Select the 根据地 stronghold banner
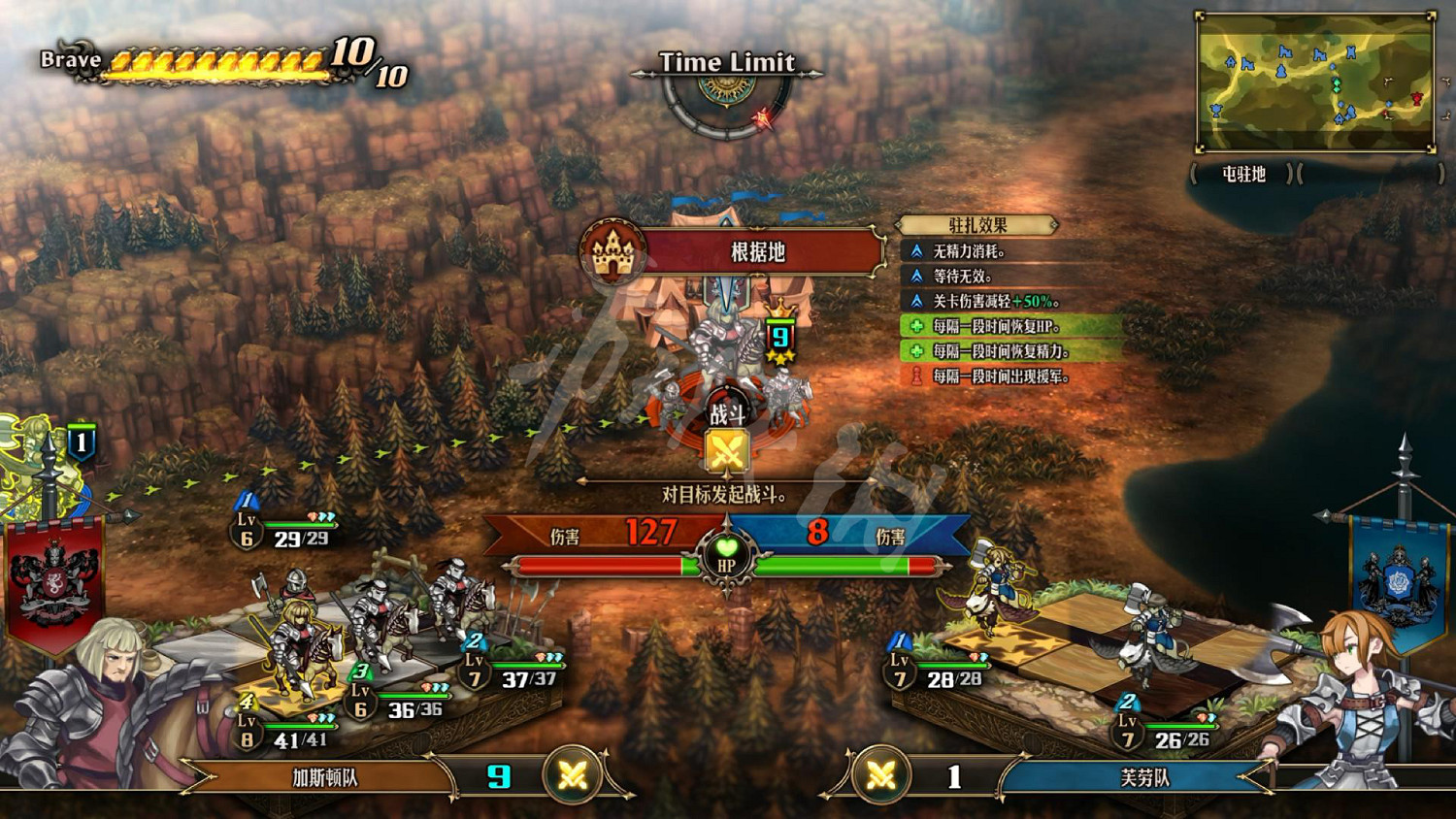1456x819 pixels. click(x=757, y=252)
